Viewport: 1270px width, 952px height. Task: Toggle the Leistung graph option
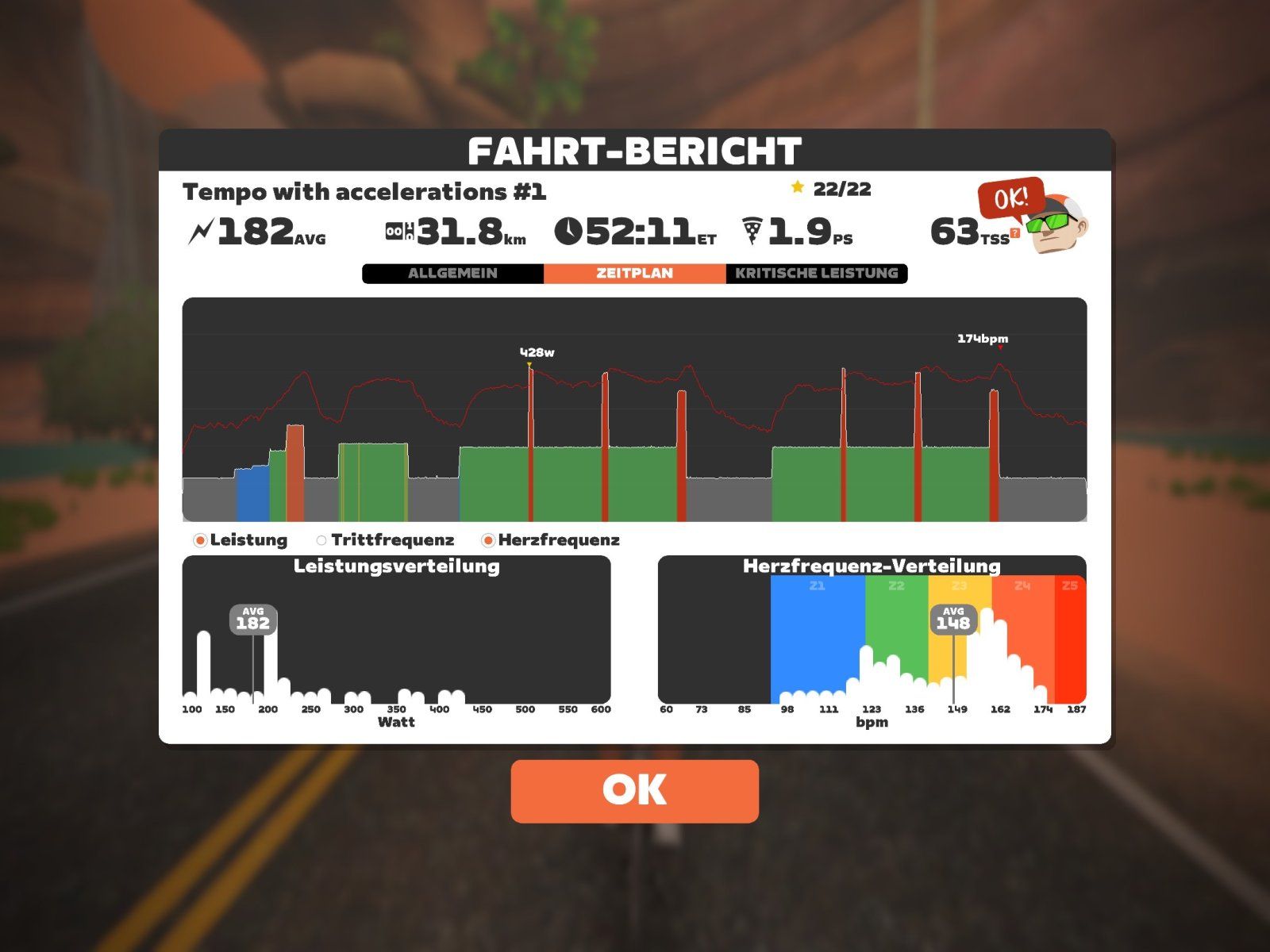[x=201, y=540]
